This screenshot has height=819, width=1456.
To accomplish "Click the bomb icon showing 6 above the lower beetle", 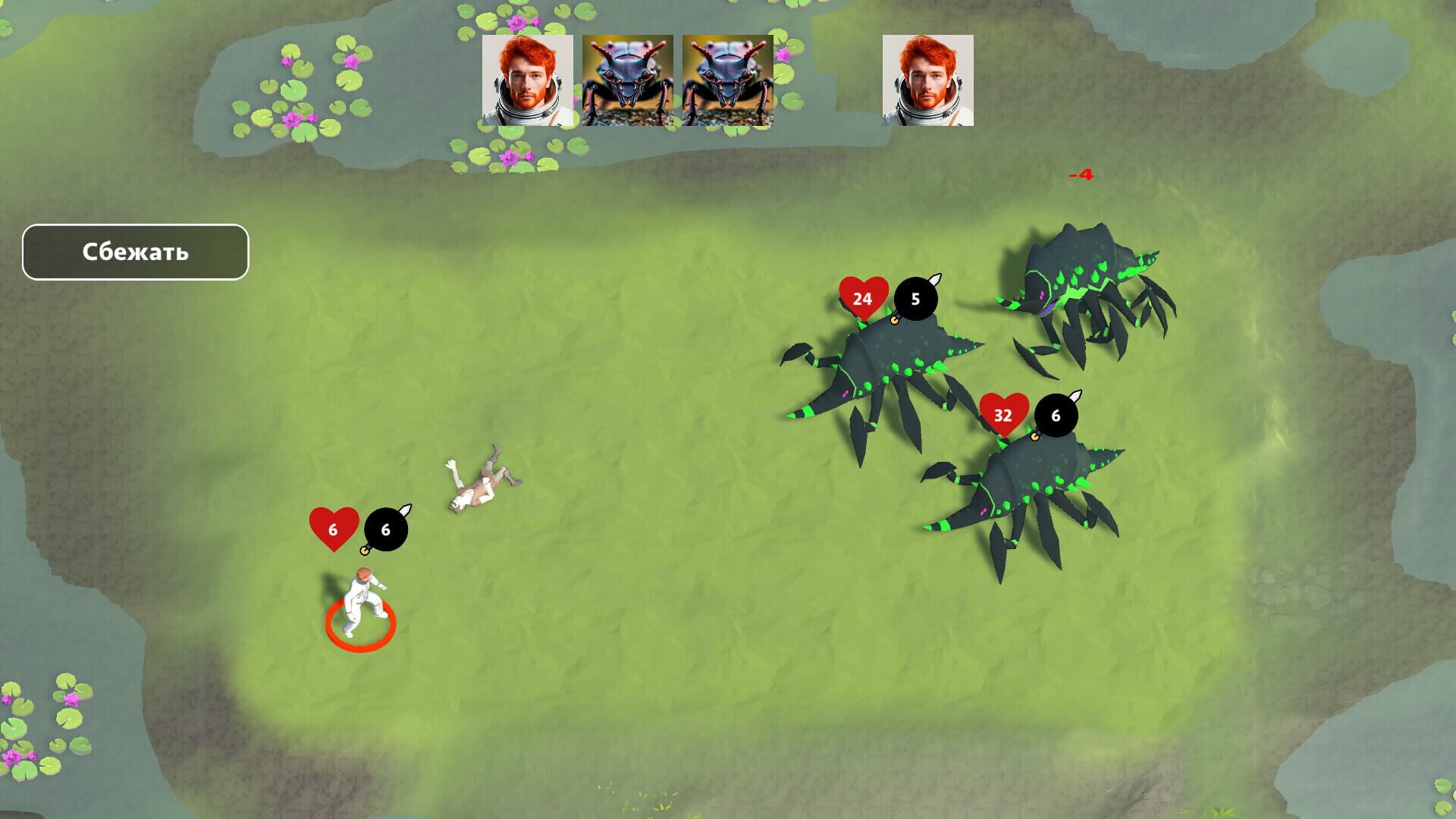I will tap(1054, 416).
